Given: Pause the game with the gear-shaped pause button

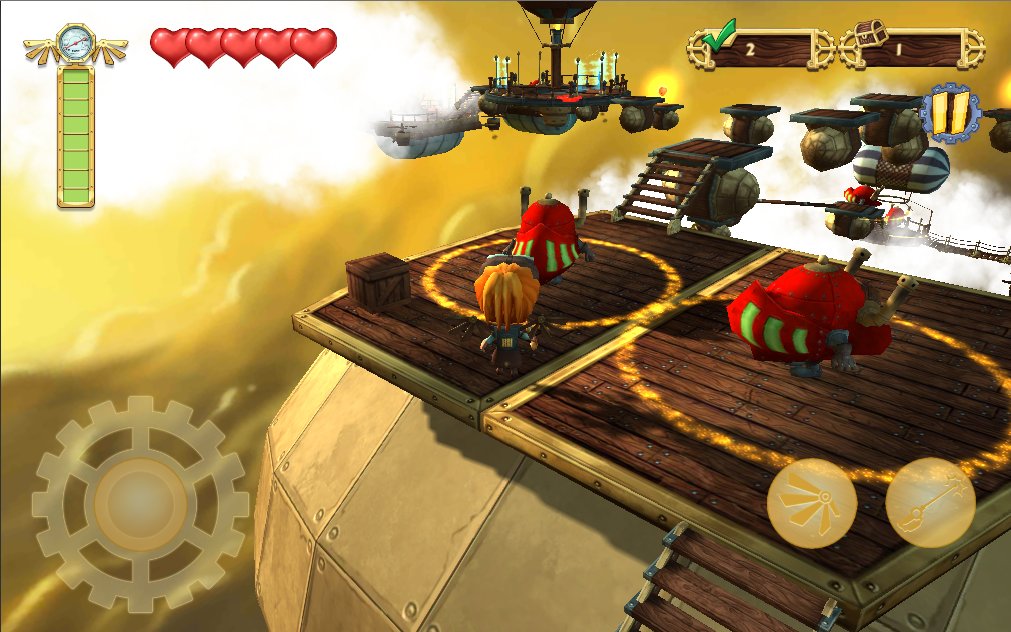Looking at the screenshot, I should [949, 113].
